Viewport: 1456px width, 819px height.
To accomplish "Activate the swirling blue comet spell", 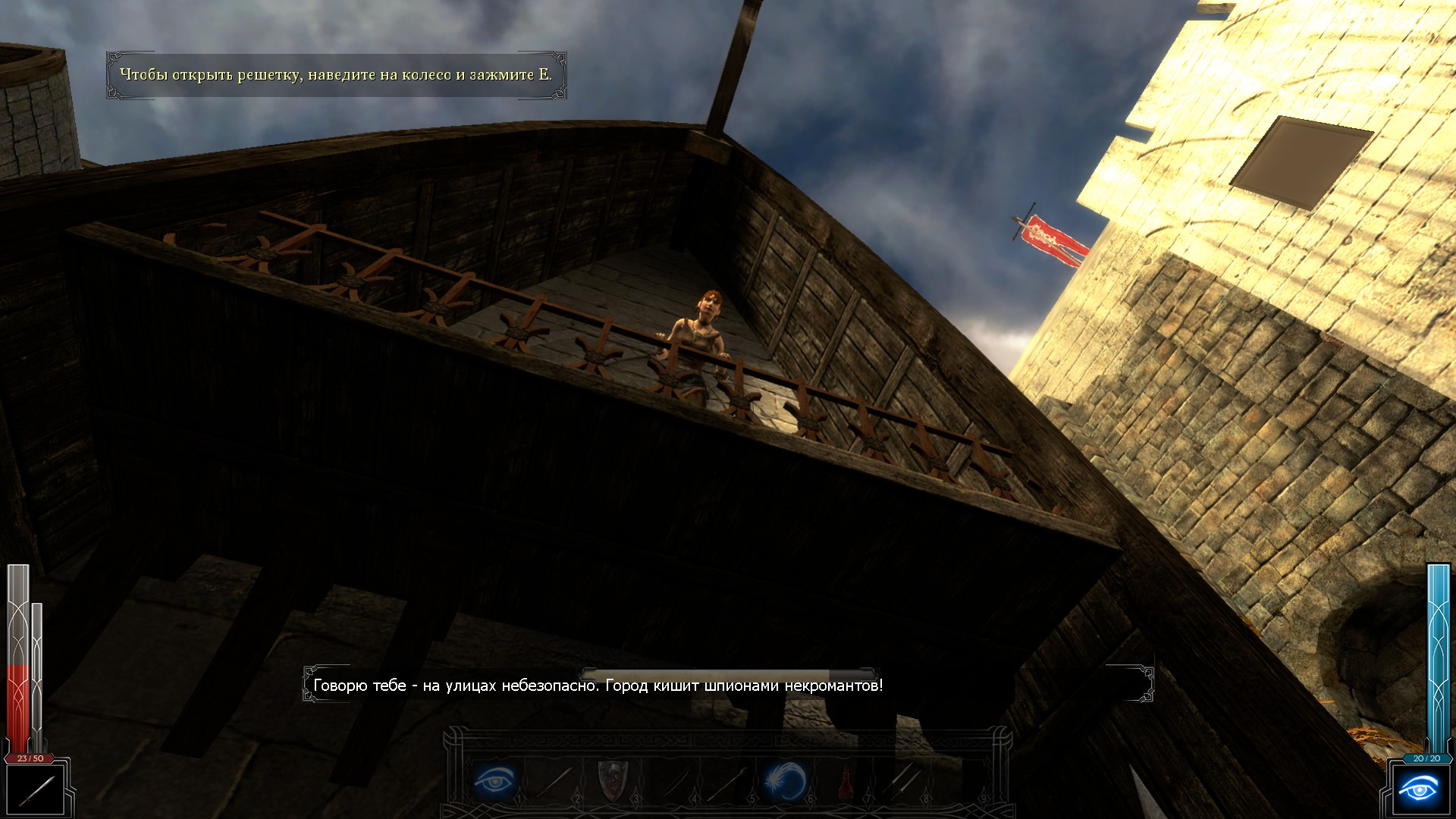I will click(786, 781).
